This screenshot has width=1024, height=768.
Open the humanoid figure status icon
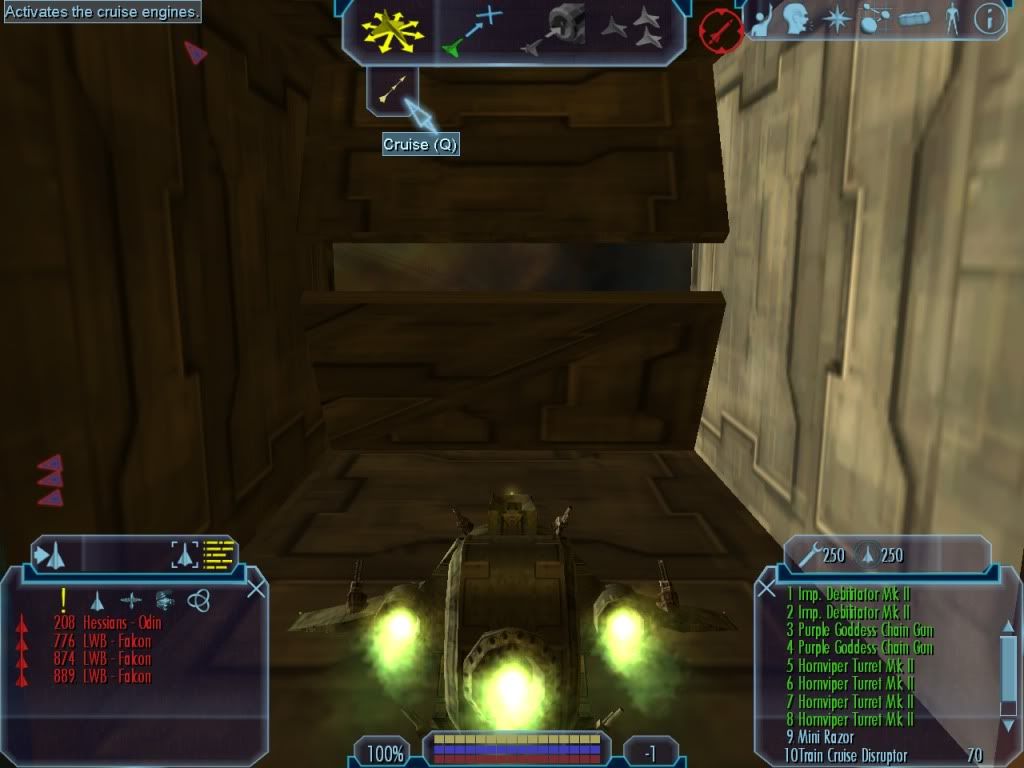pyautogui.click(x=952, y=20)
